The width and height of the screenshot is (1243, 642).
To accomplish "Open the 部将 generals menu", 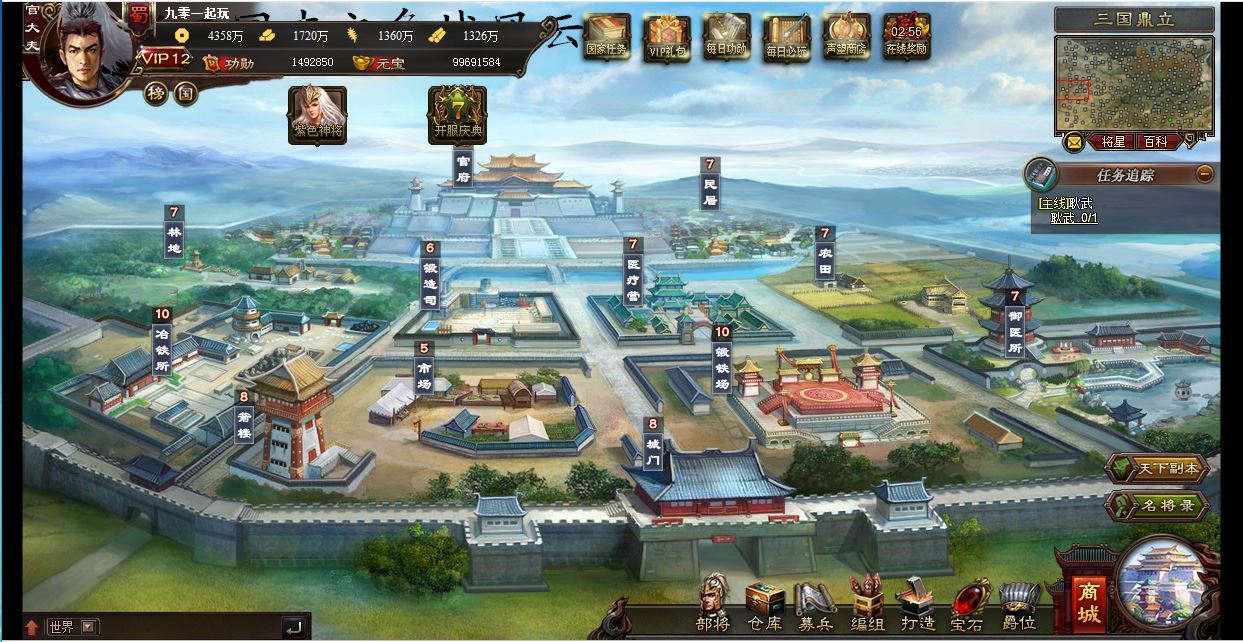I will pyautogui.click(x=713, y=603).
